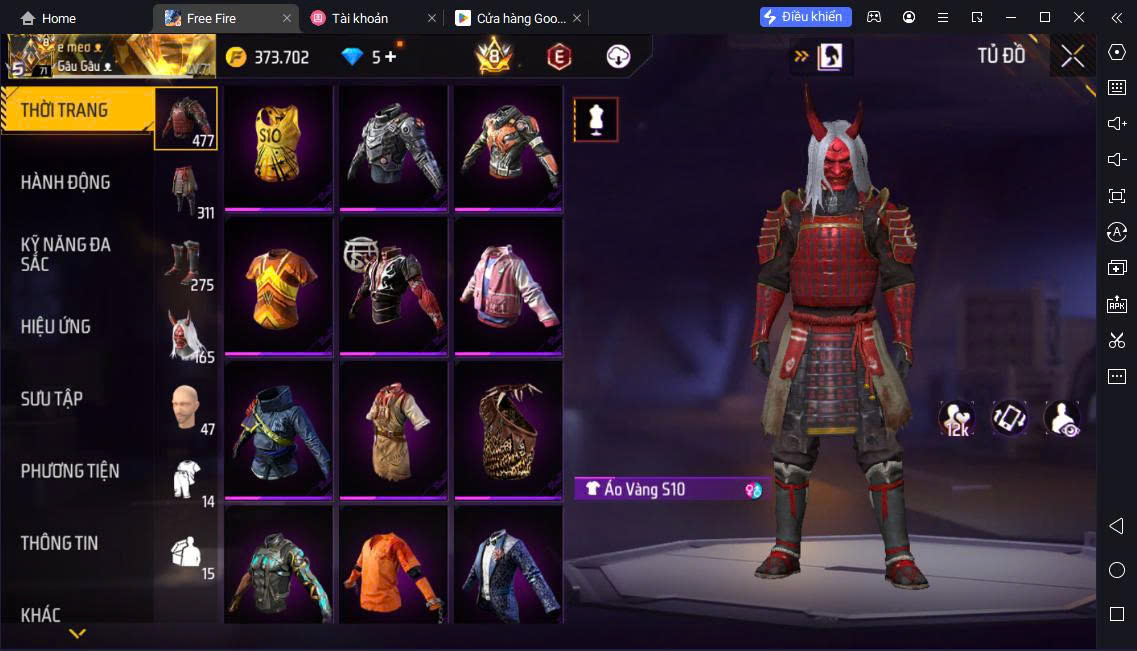Close the wardrobe with the X button
Viewport: 1137px width, 651px height.
click(1072, 57)
